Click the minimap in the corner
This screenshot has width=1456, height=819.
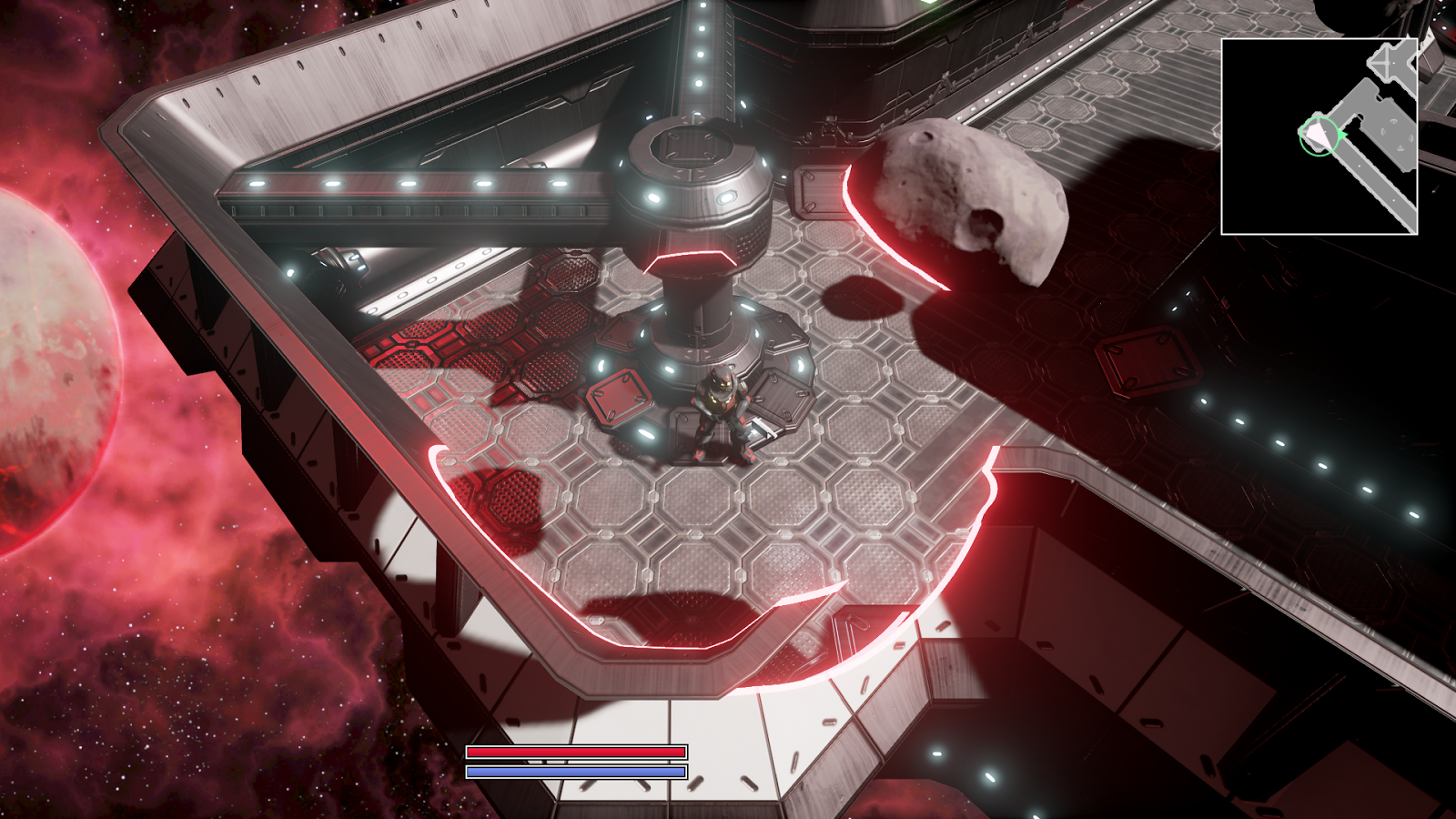1319,136
